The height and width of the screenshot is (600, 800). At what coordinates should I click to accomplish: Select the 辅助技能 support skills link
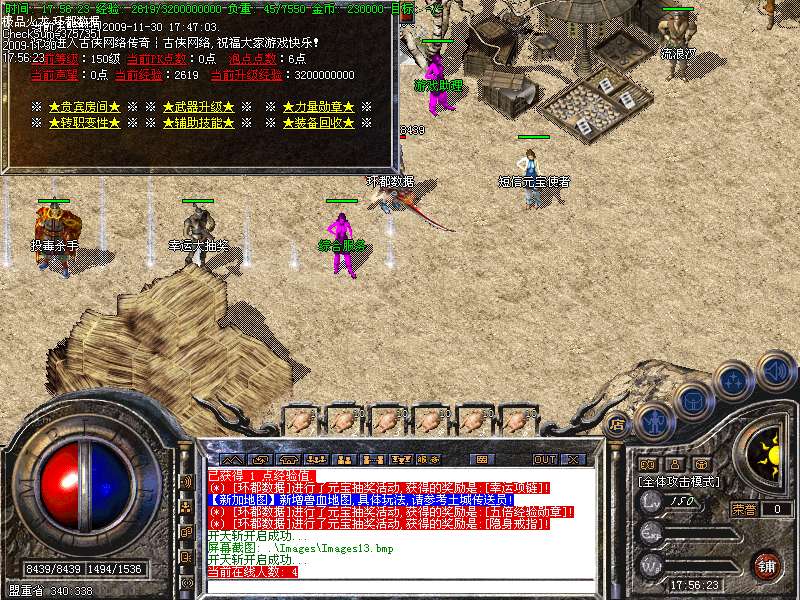(198, 123)
